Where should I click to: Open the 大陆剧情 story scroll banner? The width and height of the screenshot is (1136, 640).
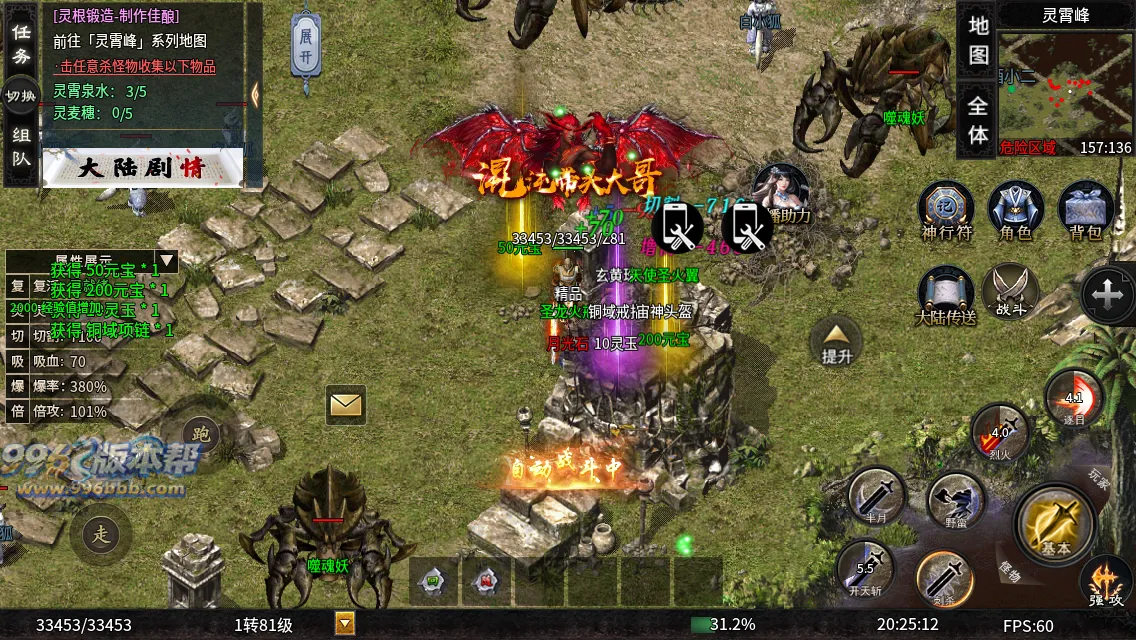click(142, 168)
